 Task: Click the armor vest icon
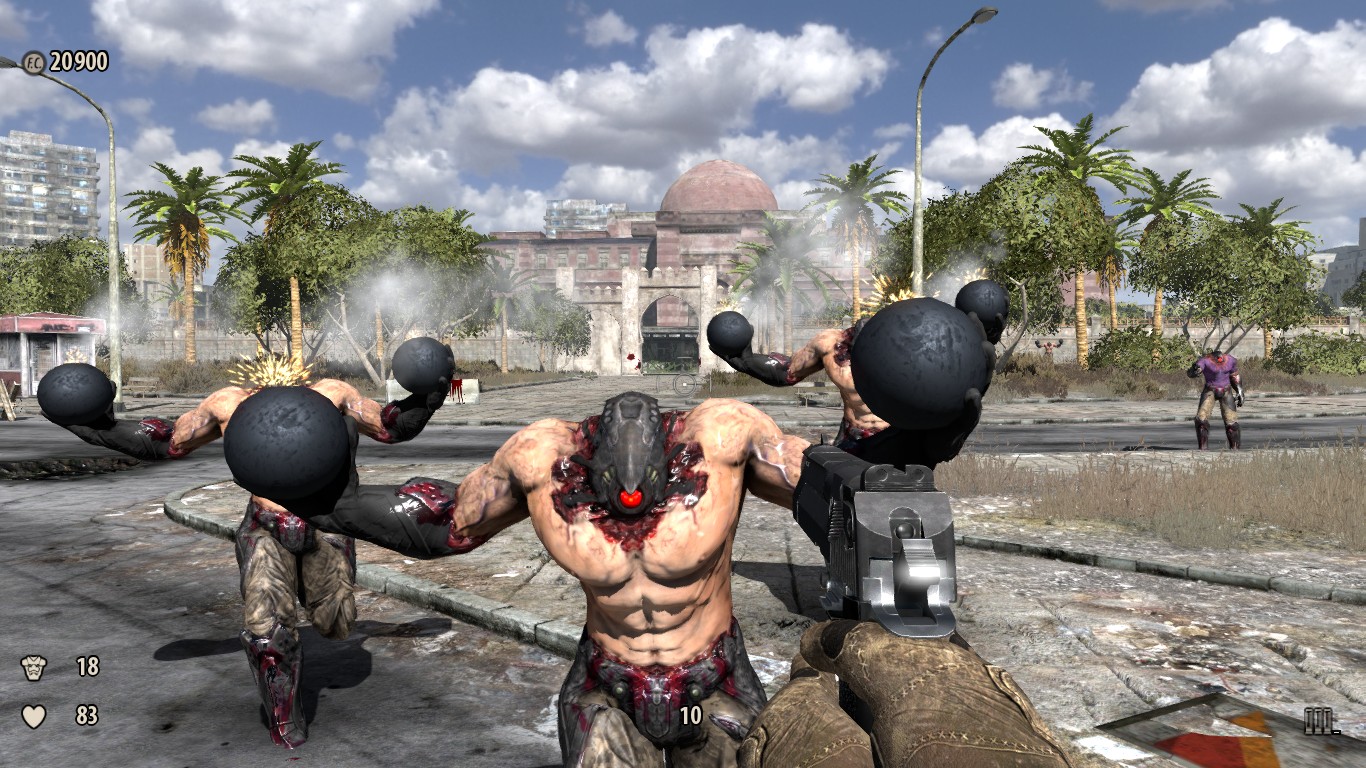point(34,667)
